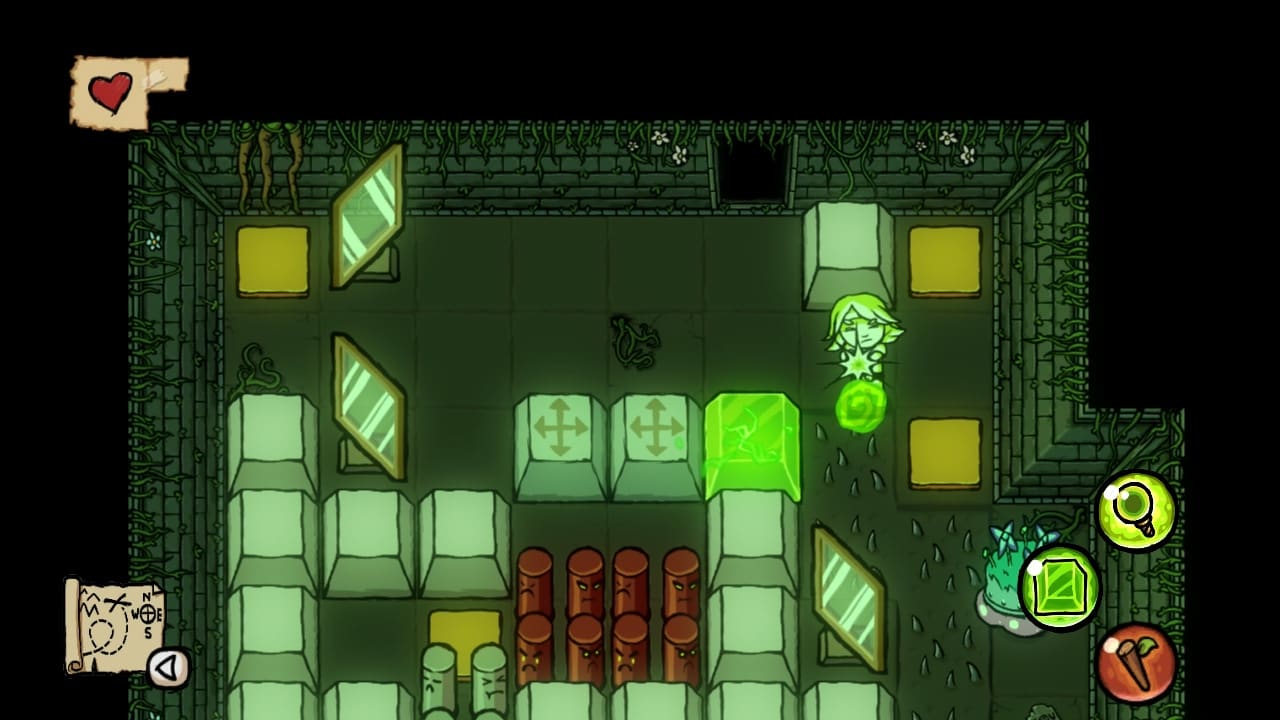The height and width of the screenshot is (720, 1280).
Task: Click the white-haired player character
Action: [x=858, y=330]
